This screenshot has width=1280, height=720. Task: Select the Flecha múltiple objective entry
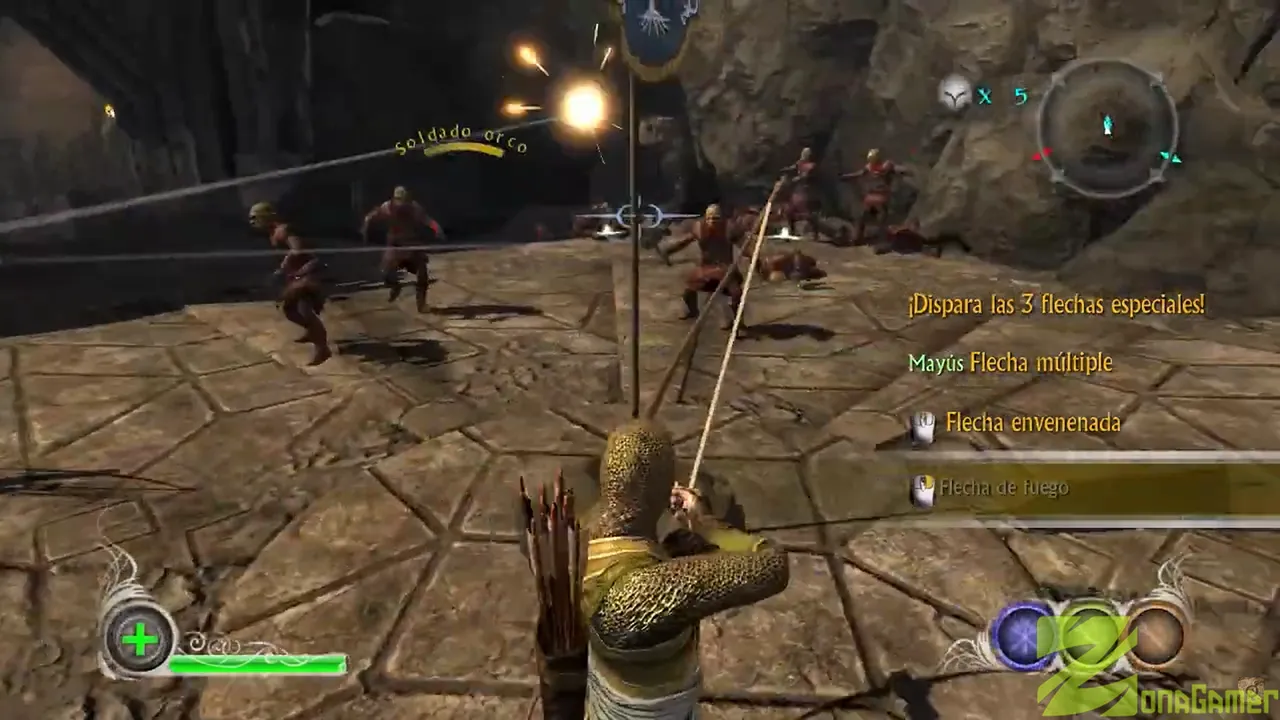pos(1010,362)
